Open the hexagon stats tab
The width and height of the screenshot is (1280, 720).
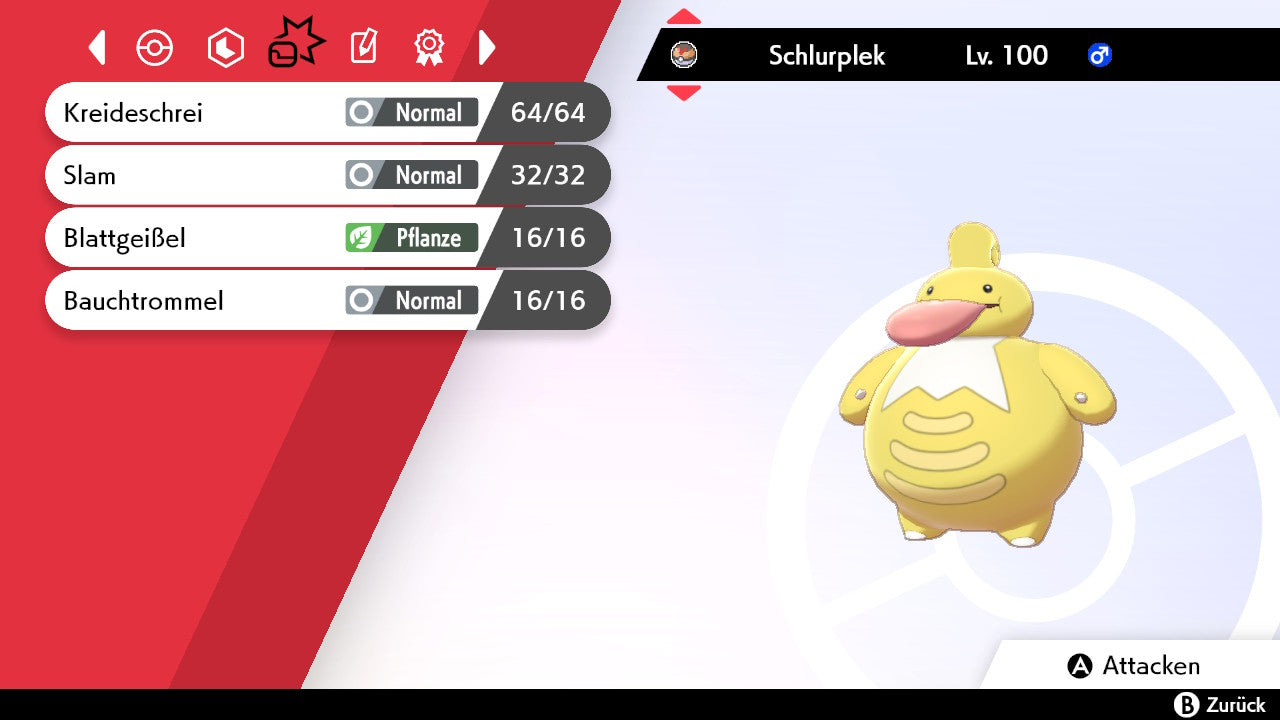225,48
